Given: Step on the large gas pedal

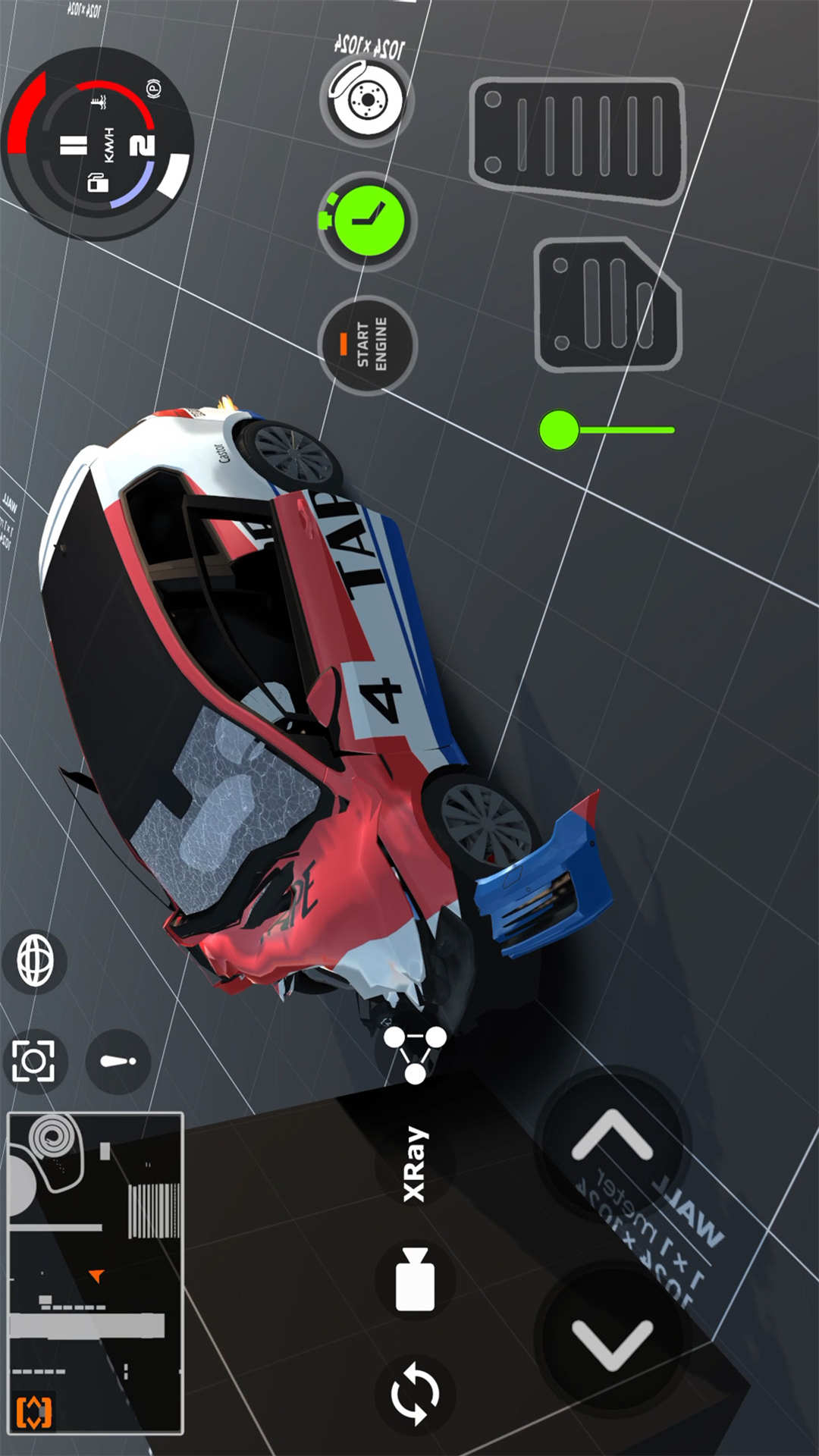Looking at the screenshot, I should pos(577,140).
